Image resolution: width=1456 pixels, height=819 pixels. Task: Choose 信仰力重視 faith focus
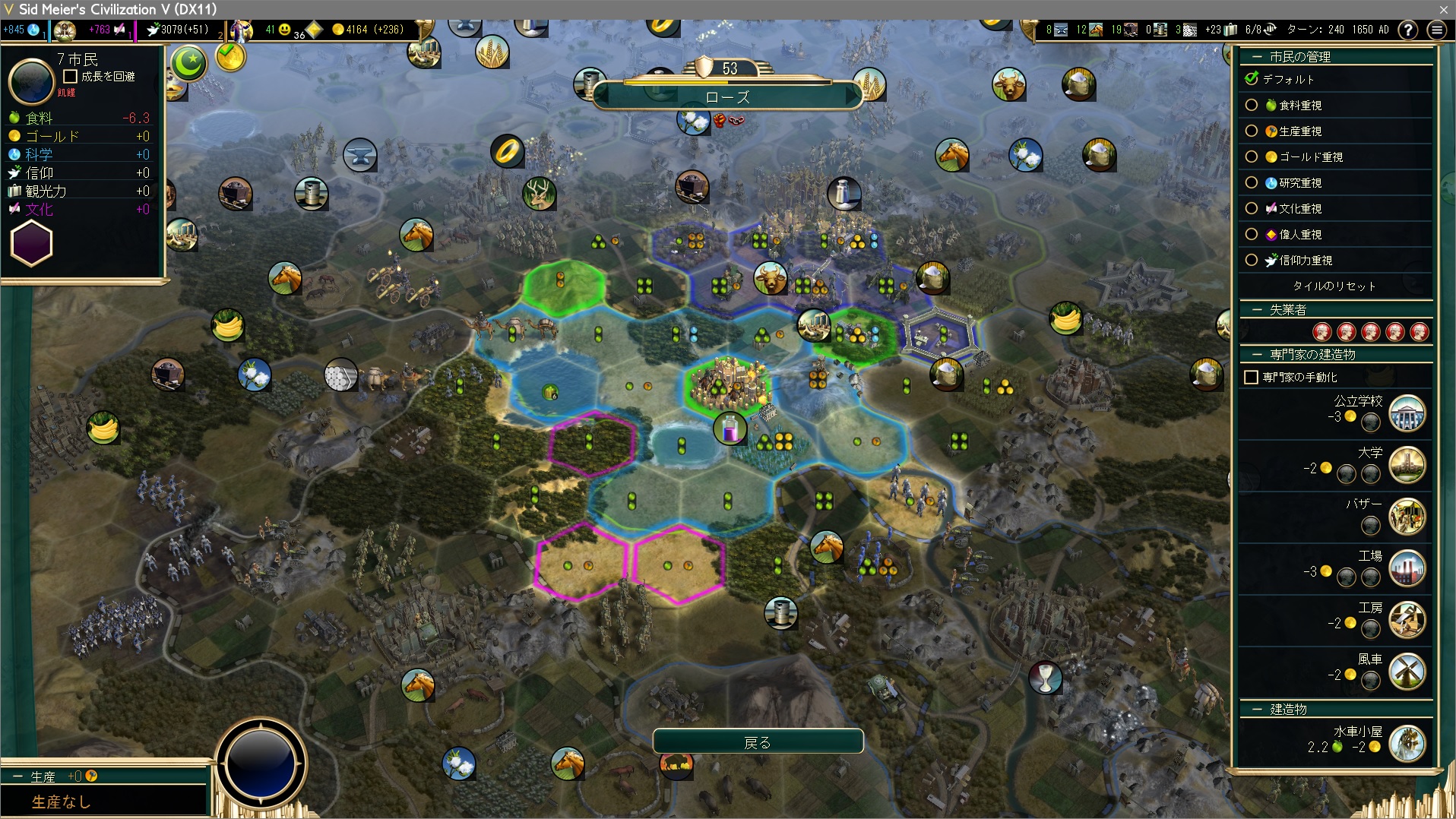tap(1252, 261)
